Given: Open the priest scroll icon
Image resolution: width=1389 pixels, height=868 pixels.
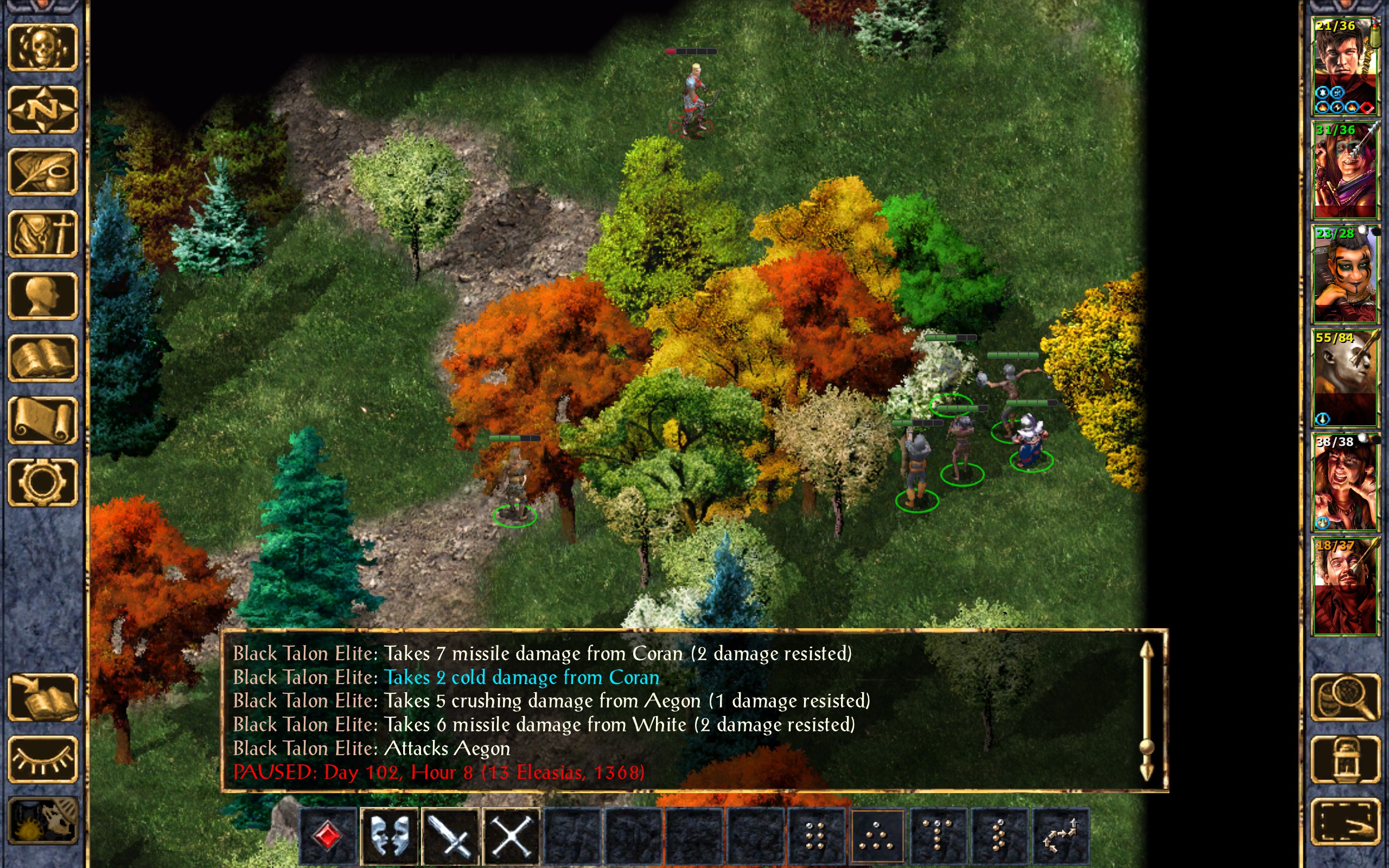Looking at the screenshot, I should pyautogui.click(x=42, y=420).
